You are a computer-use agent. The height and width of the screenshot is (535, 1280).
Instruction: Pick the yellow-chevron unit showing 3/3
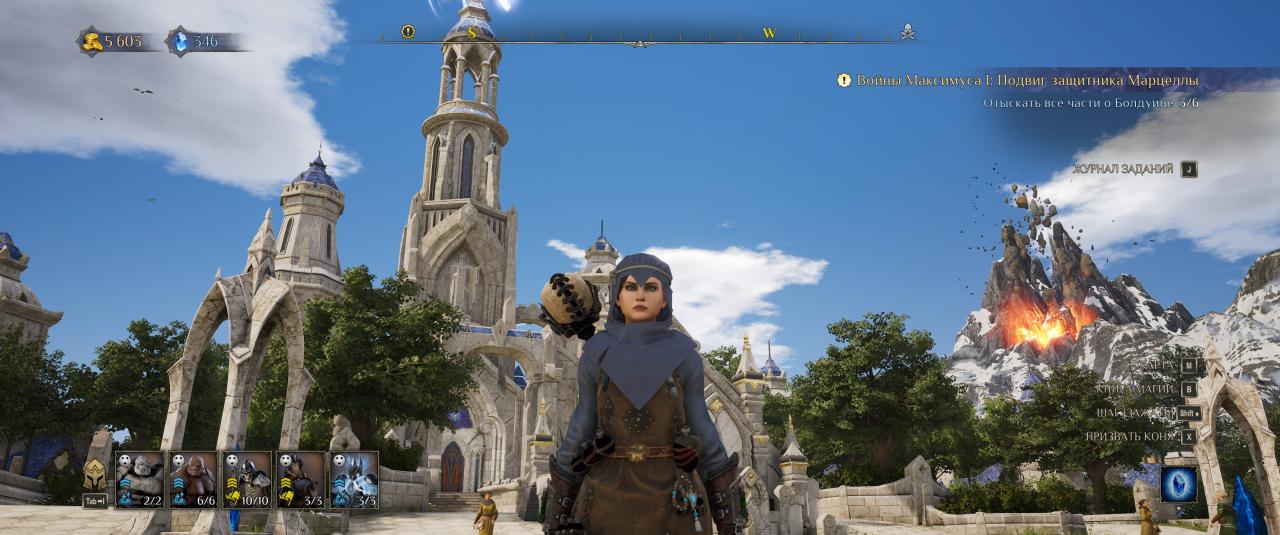[x=300, y=479]
